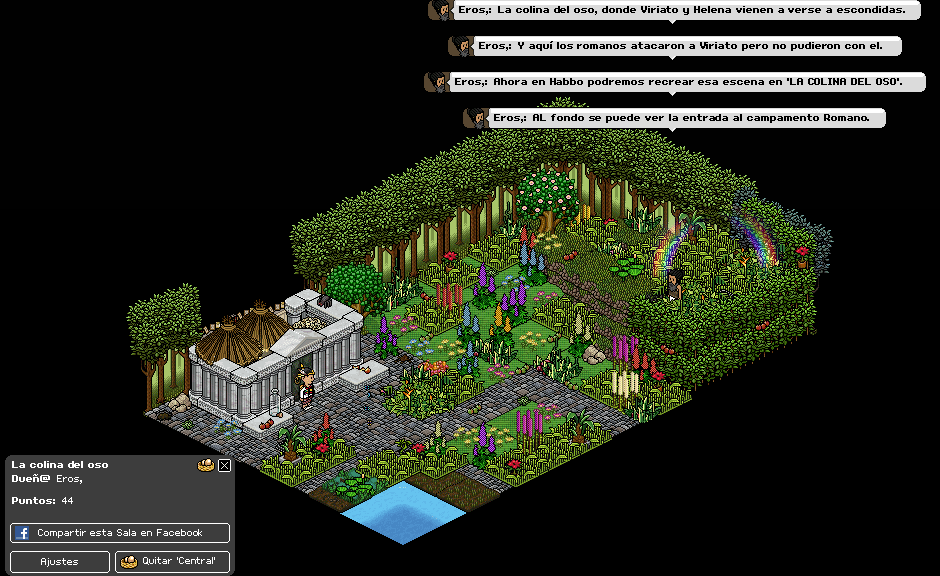Click the nest icon beside the close button
940x576 pixels.
pyautogui.click(x=206, y=465)
